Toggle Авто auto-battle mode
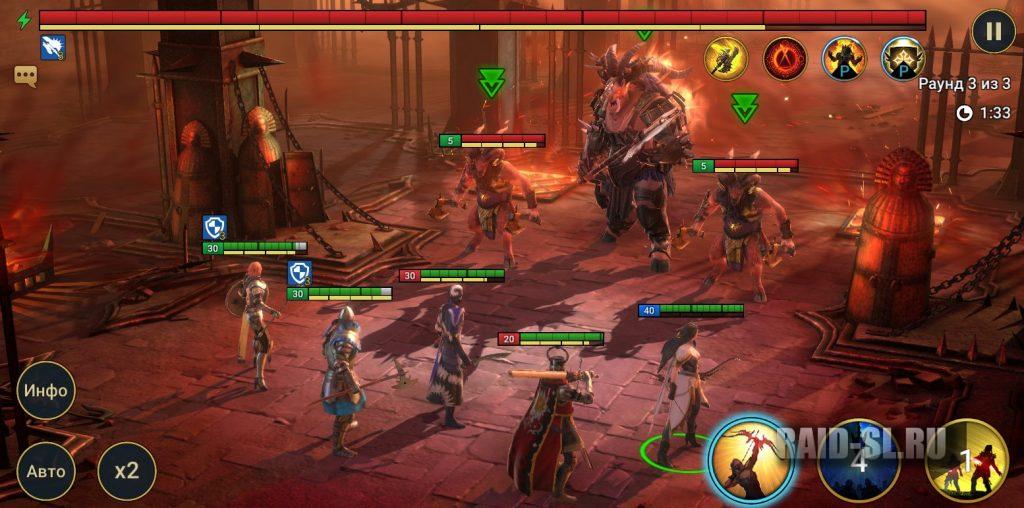The image size is (1024, 508). 47,471
